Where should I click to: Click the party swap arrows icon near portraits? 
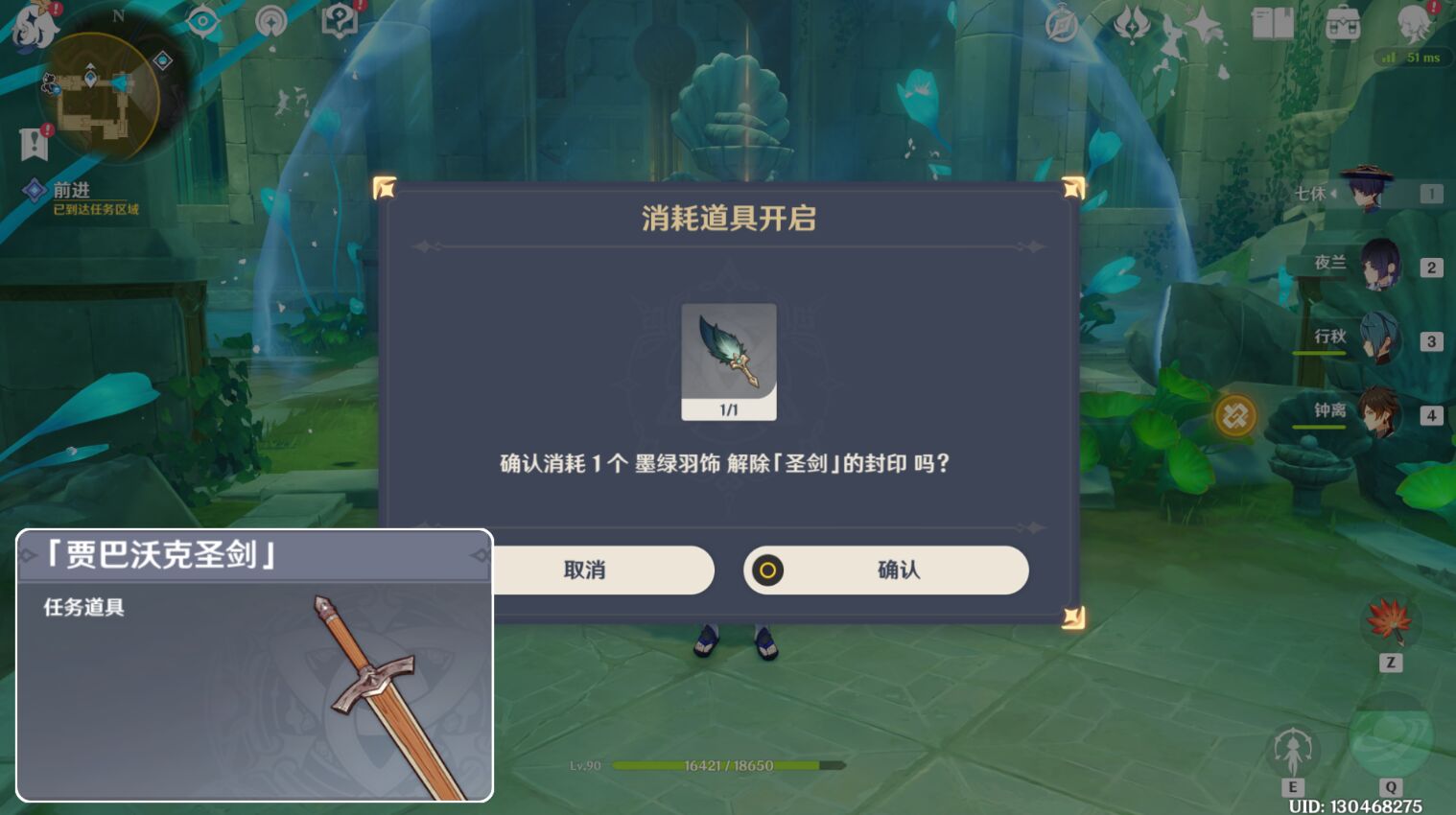(x=1236, y=415)
